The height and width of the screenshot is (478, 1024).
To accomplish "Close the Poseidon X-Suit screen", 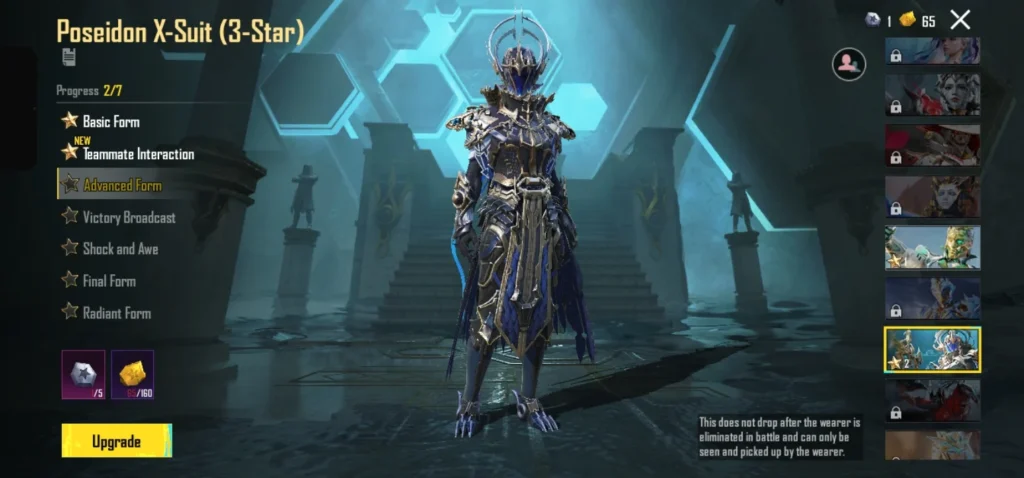I will click(960, 19).
